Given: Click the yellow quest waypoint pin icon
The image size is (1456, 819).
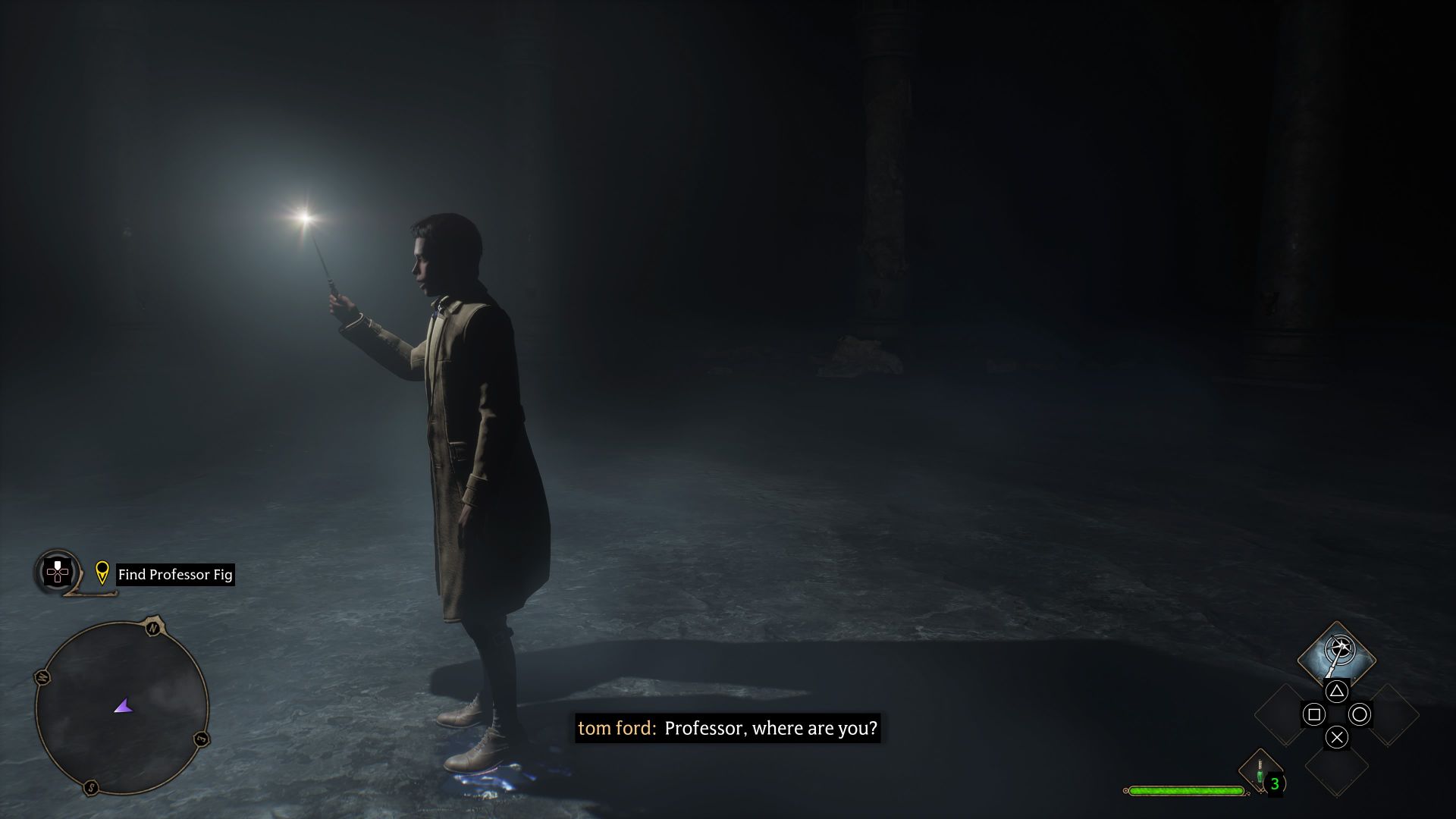Looking at the screenshot, I should (x=102, y=575).
